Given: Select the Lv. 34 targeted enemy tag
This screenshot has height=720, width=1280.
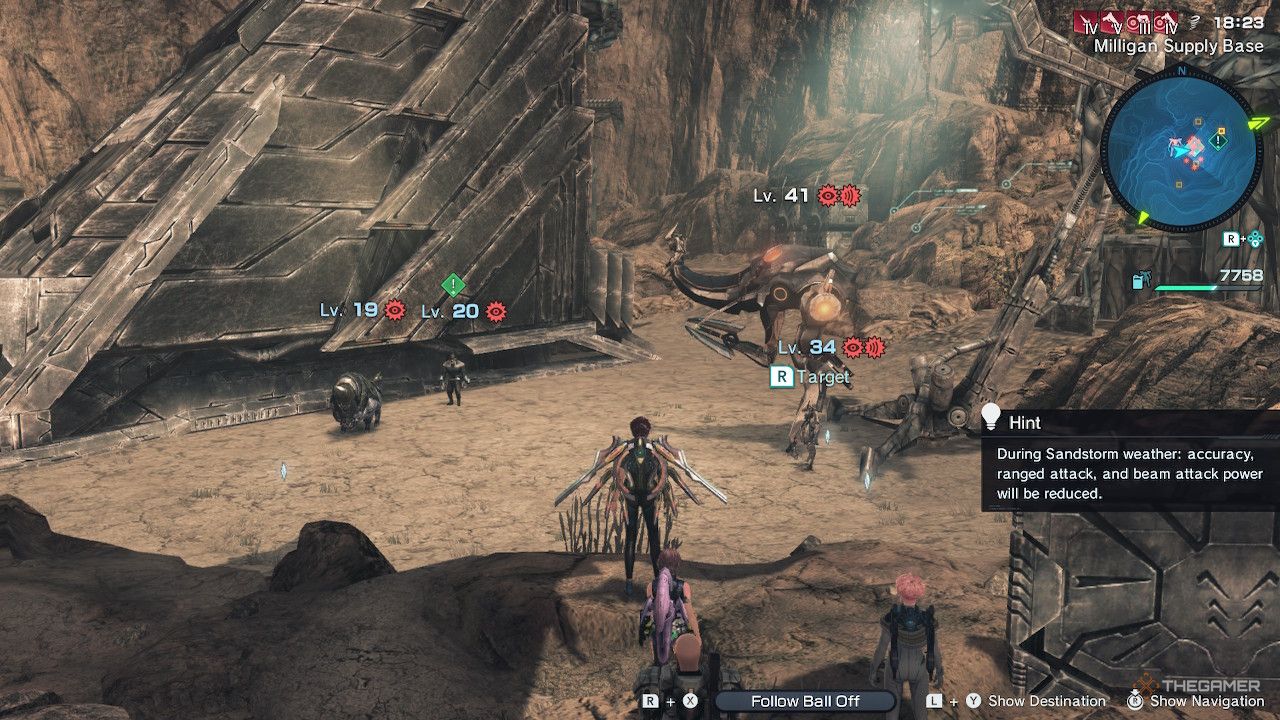Looking at the screenshot, I should [x=807, y=347].
